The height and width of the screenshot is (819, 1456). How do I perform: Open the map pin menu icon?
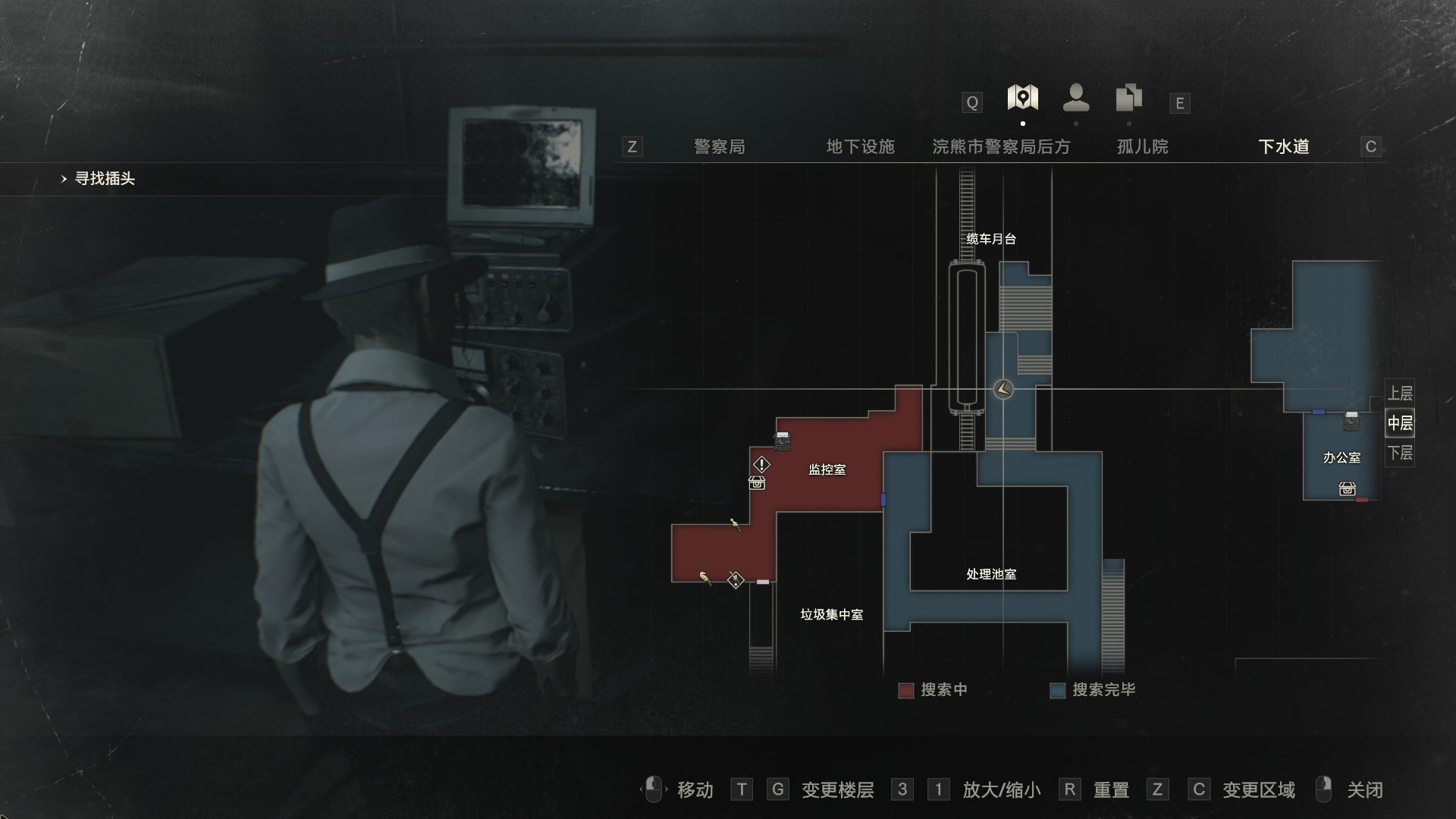(1022, 99)
